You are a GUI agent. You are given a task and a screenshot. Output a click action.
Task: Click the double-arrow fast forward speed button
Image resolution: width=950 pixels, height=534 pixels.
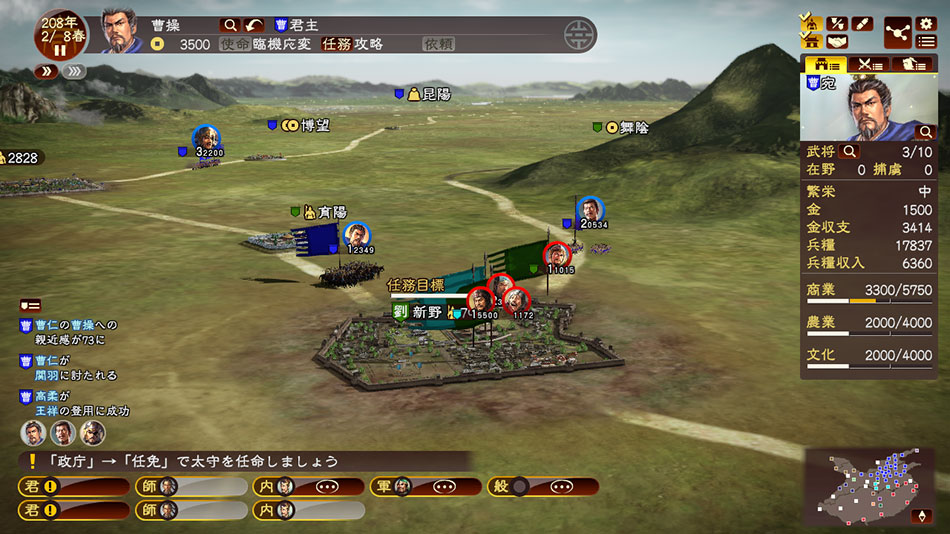click(46, 71)
